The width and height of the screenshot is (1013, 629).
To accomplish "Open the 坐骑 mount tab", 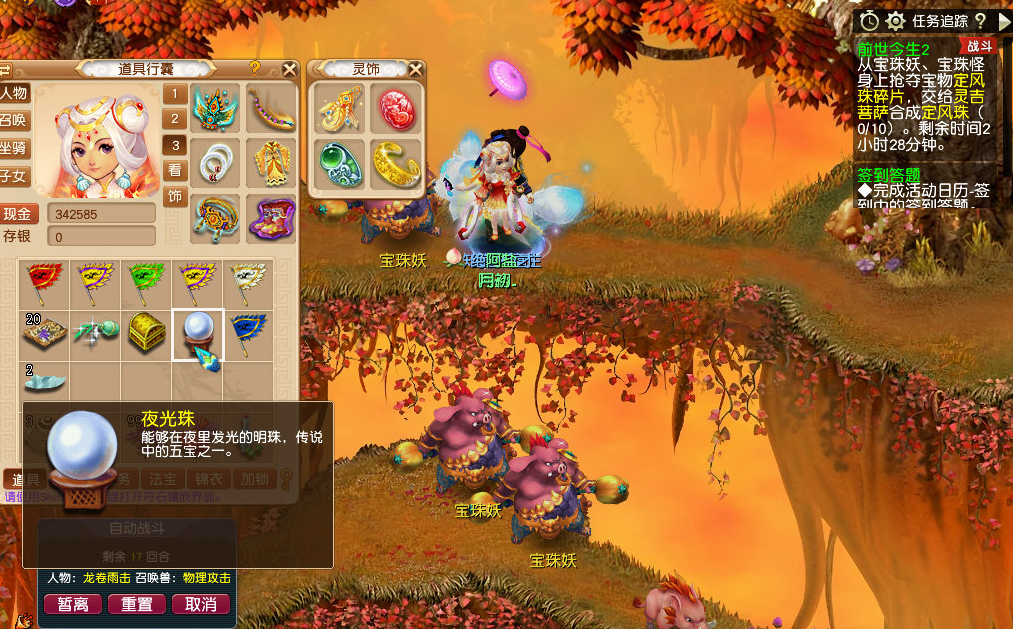I will point(14,149).
